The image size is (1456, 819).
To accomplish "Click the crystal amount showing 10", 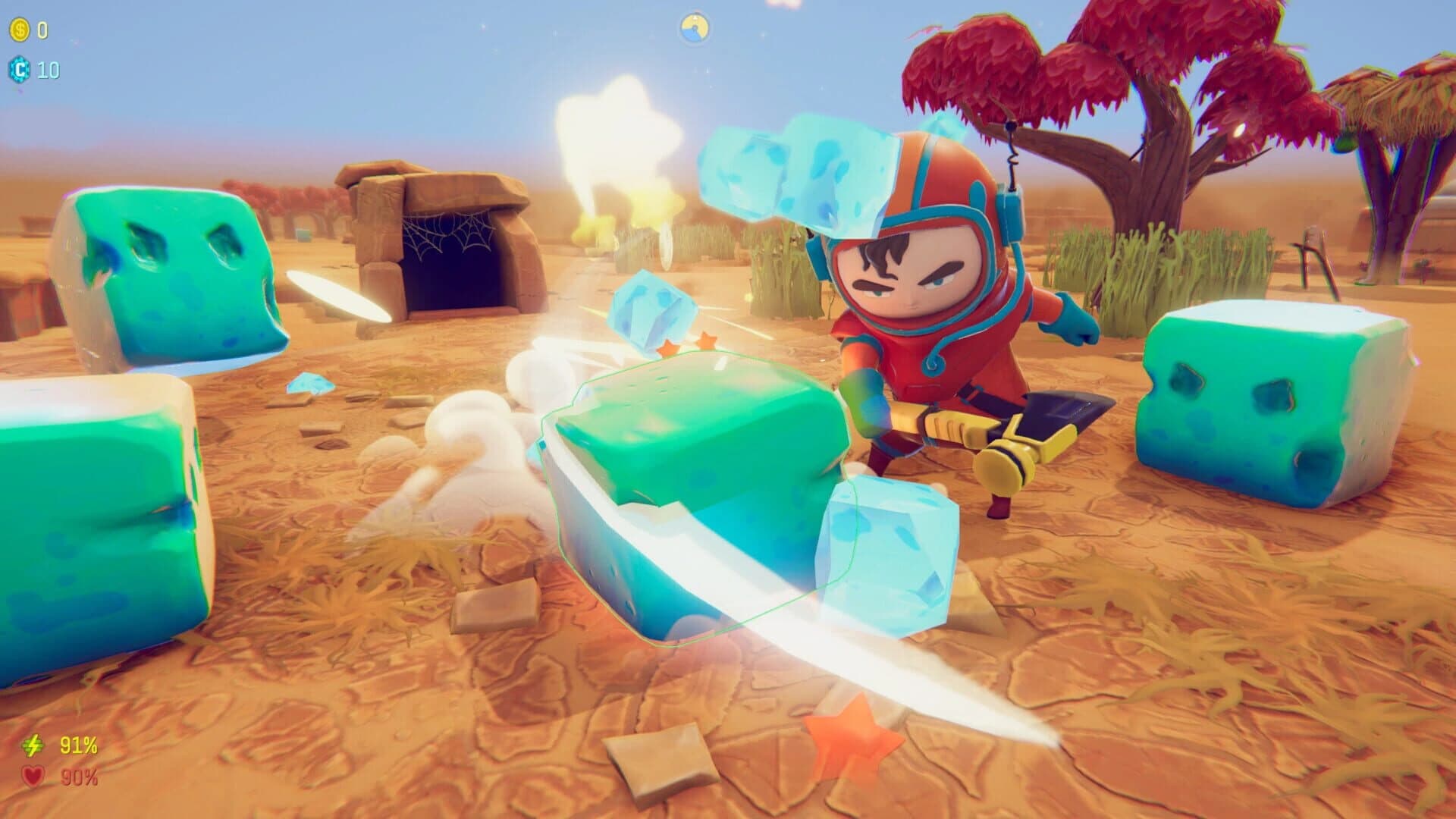I will coord(49,71).
